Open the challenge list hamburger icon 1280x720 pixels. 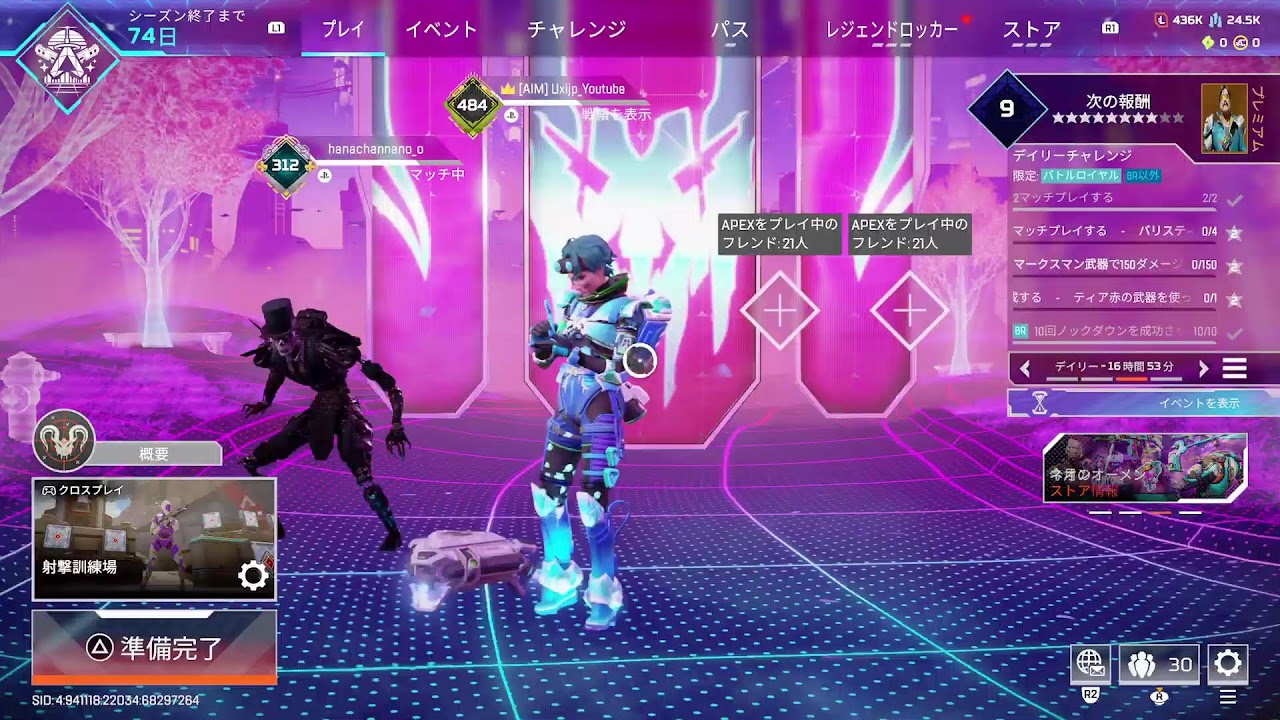(1233, 368)
